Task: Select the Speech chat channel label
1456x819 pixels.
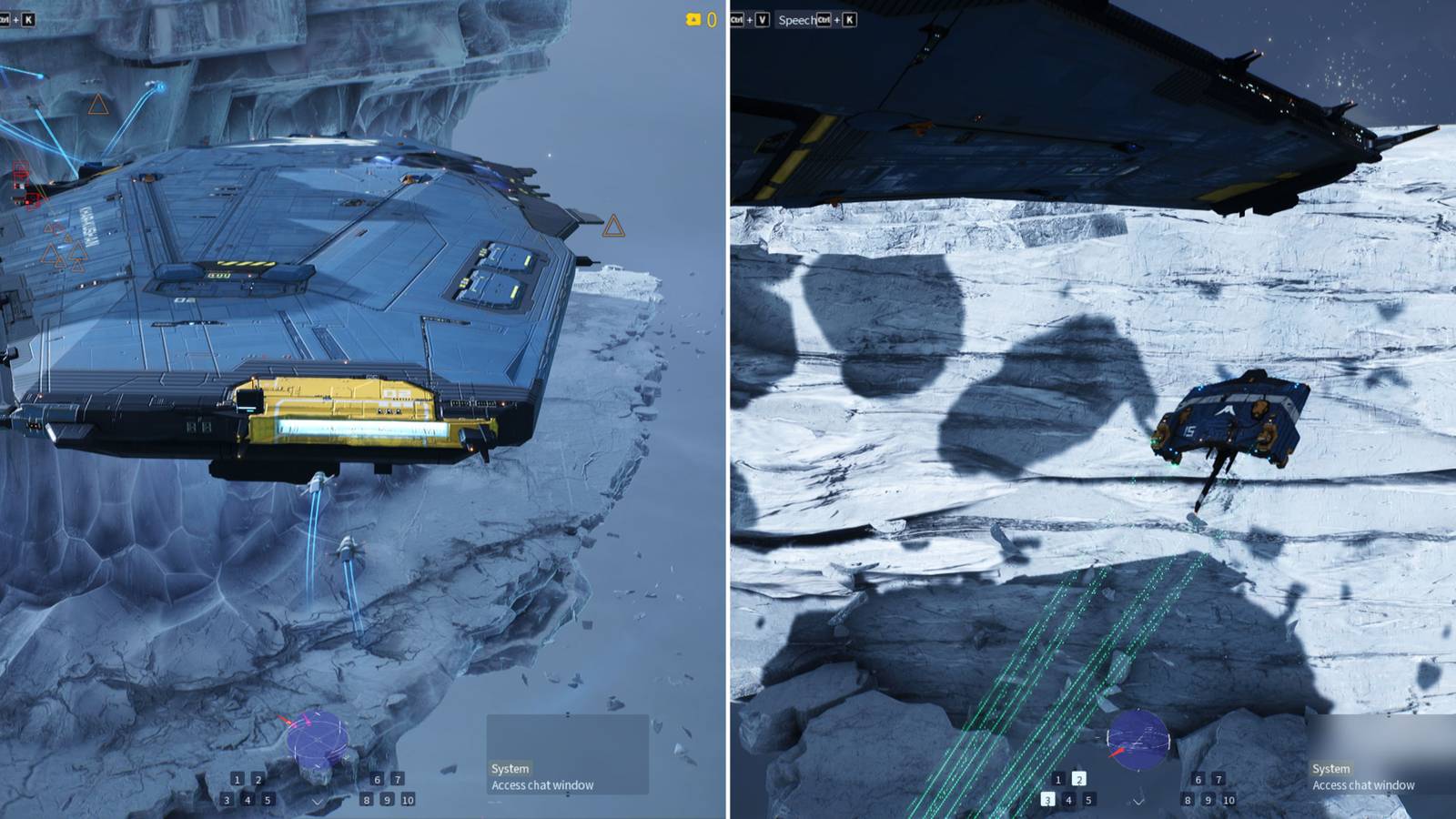Action: (798, 18)
